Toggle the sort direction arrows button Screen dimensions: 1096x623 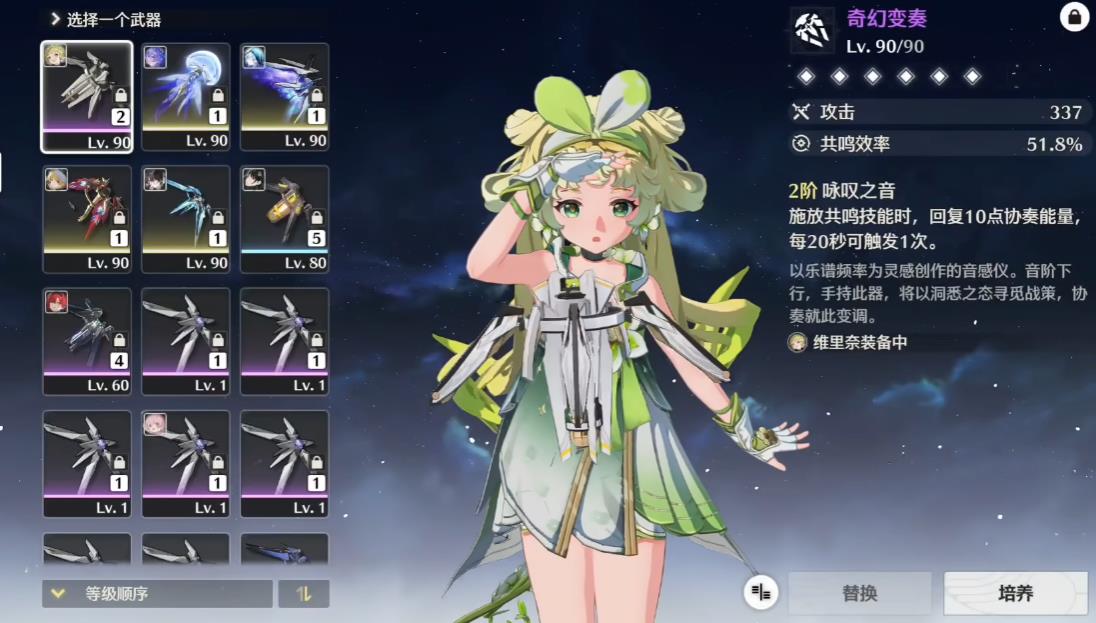click(304, 594)
